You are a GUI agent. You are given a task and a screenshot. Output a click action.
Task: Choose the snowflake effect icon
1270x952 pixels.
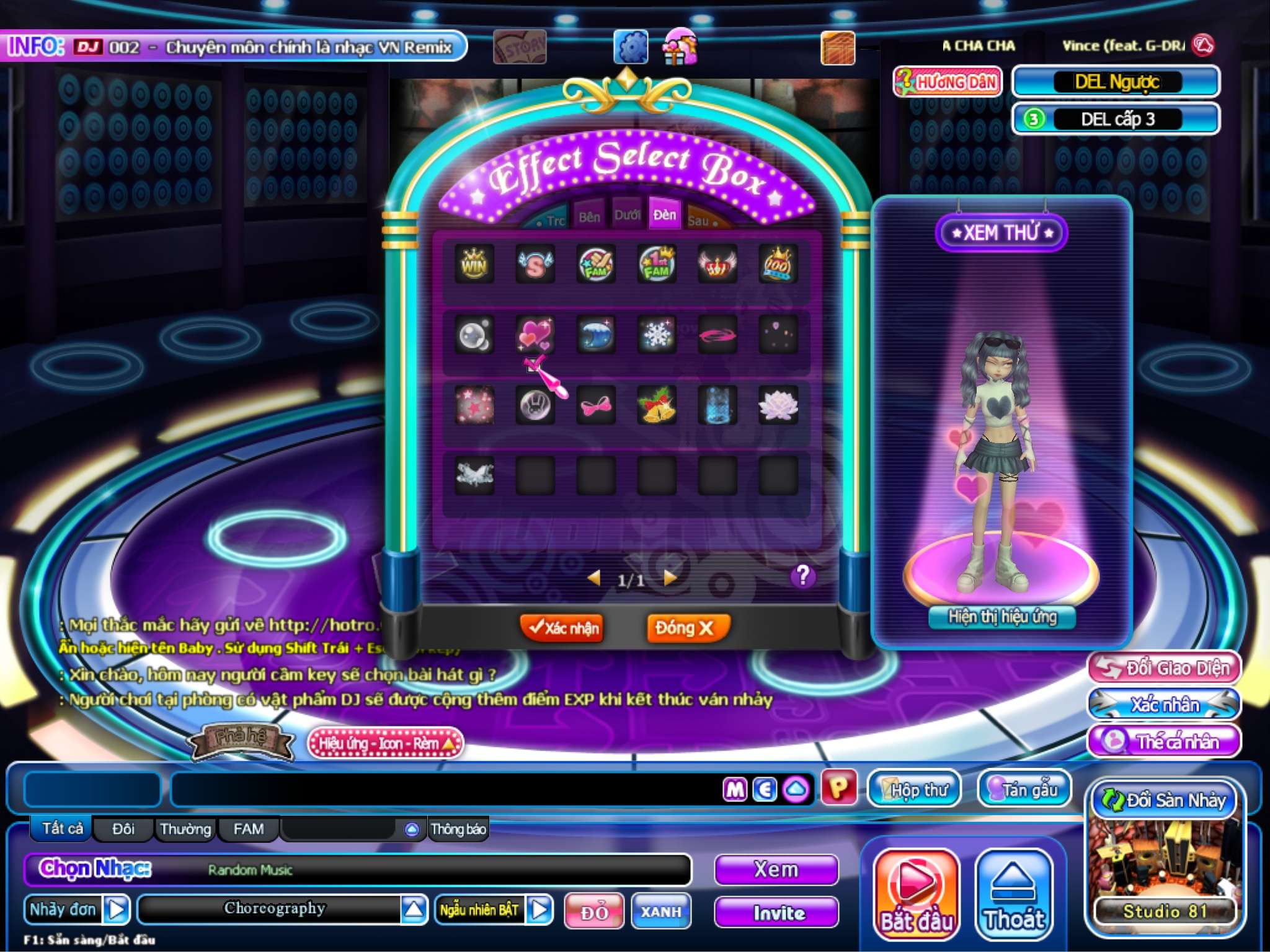click(x=657, y=335)
